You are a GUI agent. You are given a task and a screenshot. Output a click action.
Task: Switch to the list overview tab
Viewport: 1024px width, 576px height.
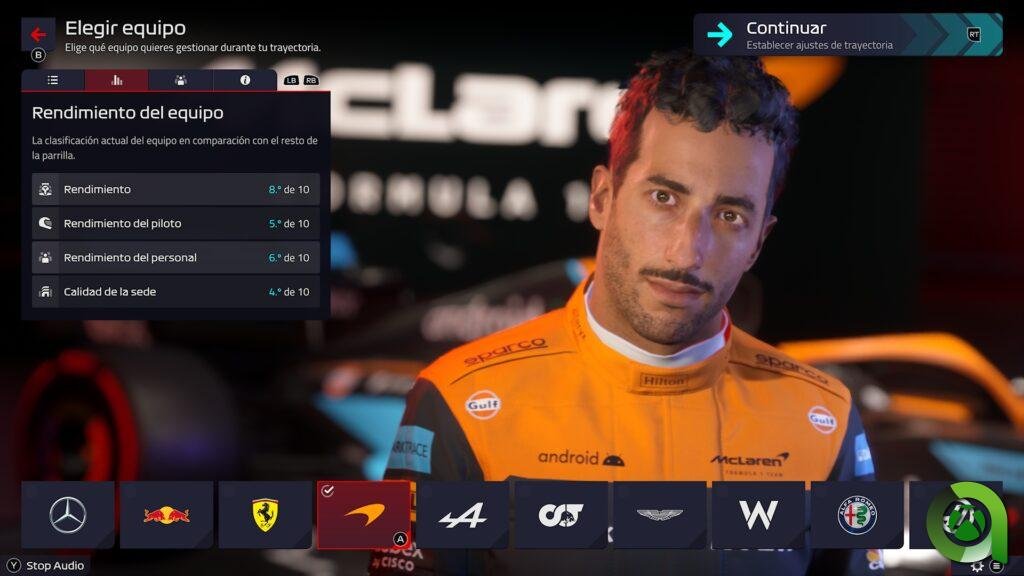(x=53, y=80)
